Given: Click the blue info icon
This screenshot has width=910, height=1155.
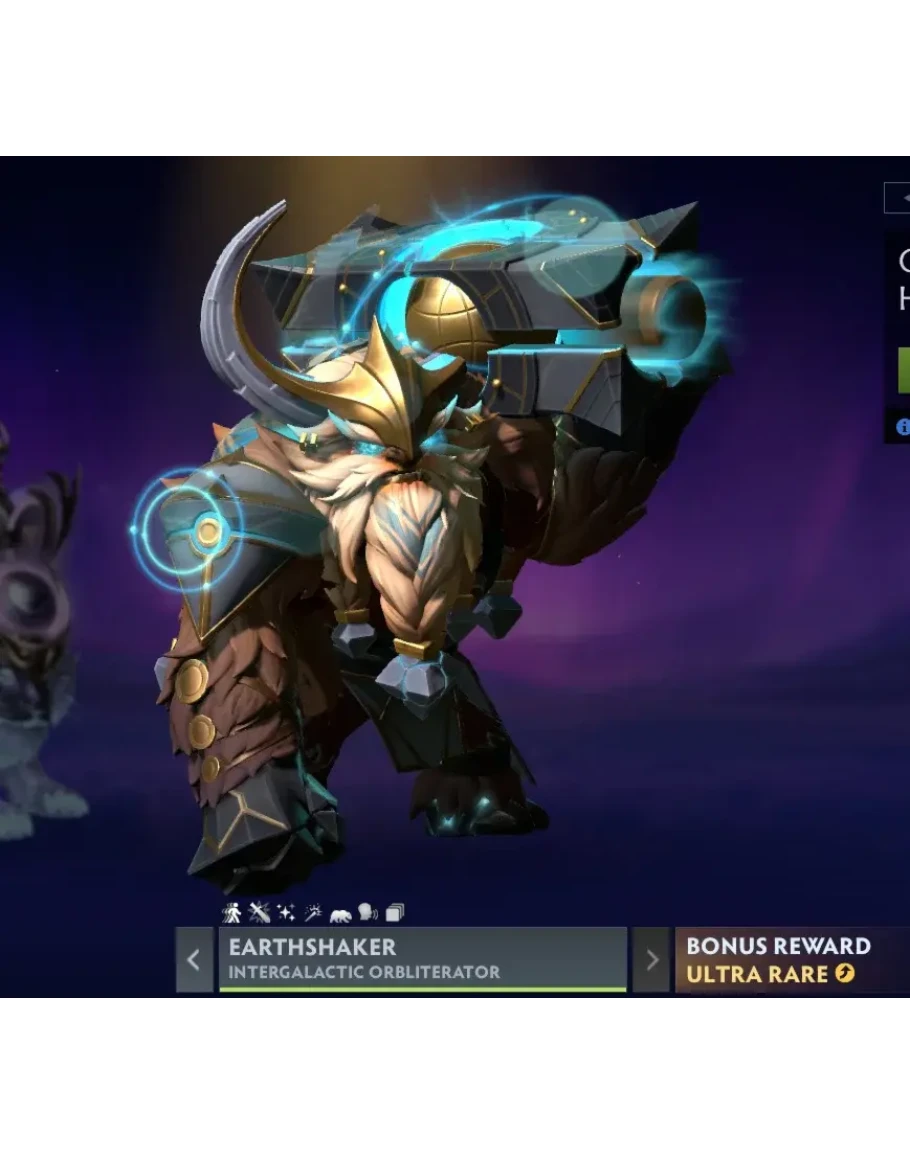Looking at the screenshot, I should (x=903, y=427).
